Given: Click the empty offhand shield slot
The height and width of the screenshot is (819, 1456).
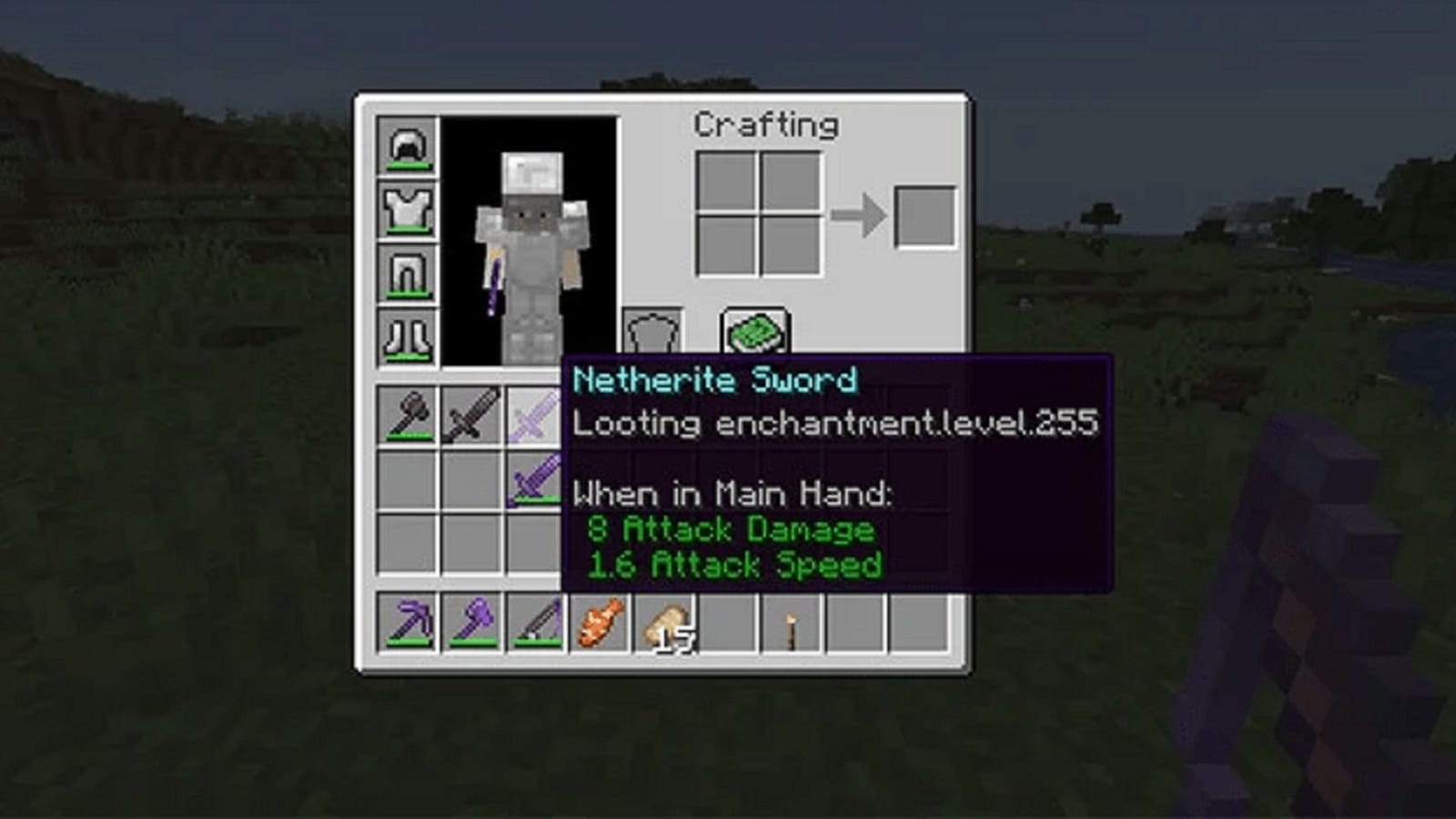Looking at the screenshot, I should point(652,332).
